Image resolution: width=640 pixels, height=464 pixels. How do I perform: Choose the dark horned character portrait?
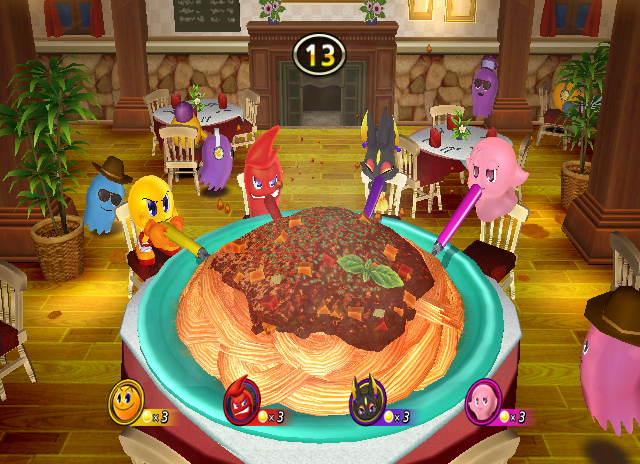point(364,405)
